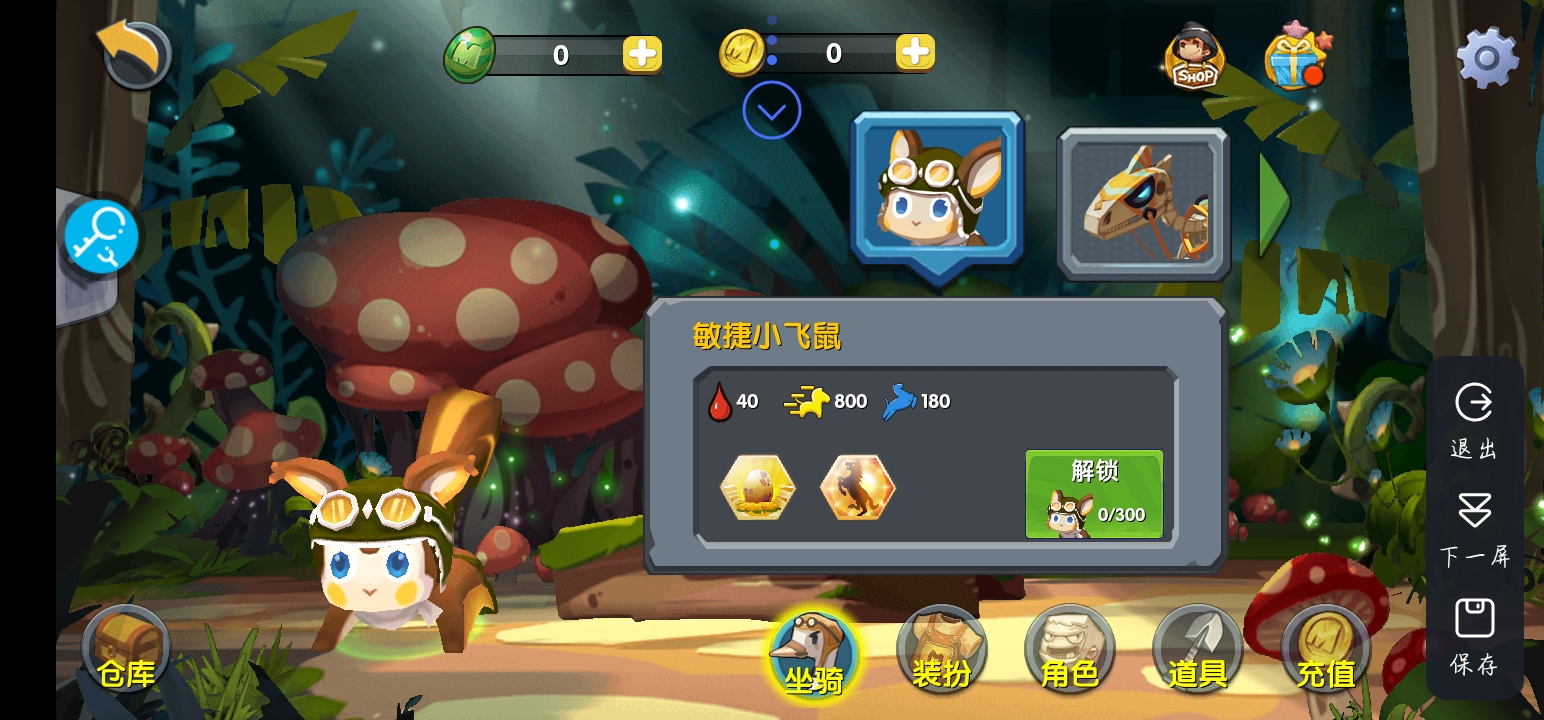
Task: Open the SHOP icon
Action: point(1194,58)
